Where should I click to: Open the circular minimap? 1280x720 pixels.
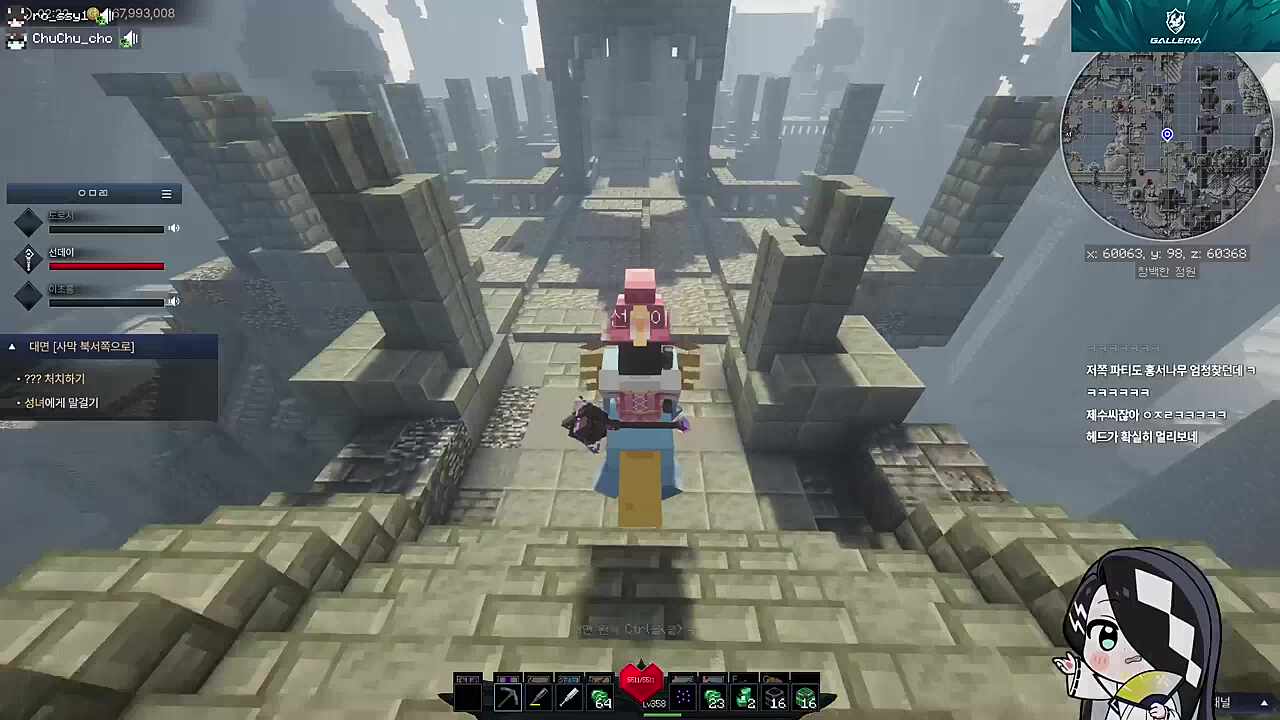coord(1166,144)
